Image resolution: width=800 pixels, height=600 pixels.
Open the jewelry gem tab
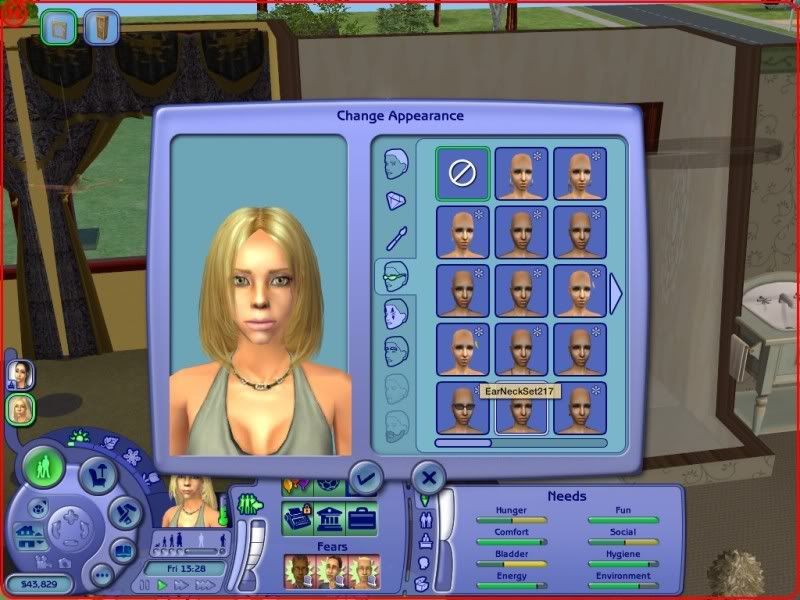point(396,201)
